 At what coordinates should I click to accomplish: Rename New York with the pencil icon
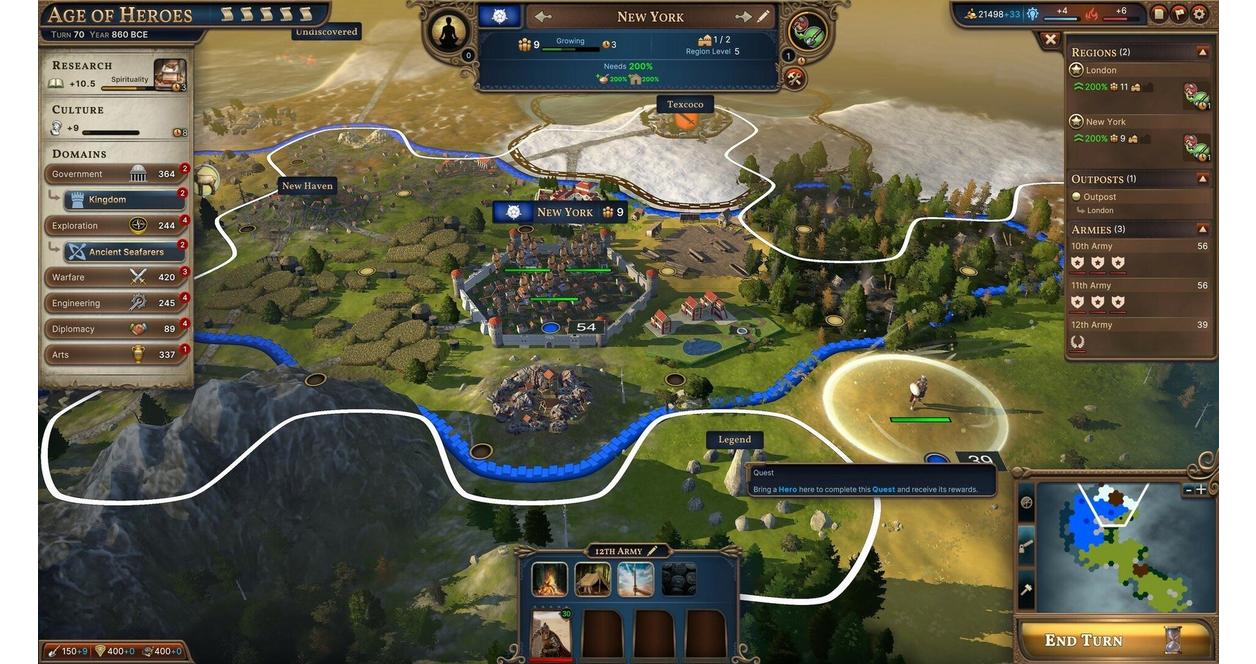(764, 17)
